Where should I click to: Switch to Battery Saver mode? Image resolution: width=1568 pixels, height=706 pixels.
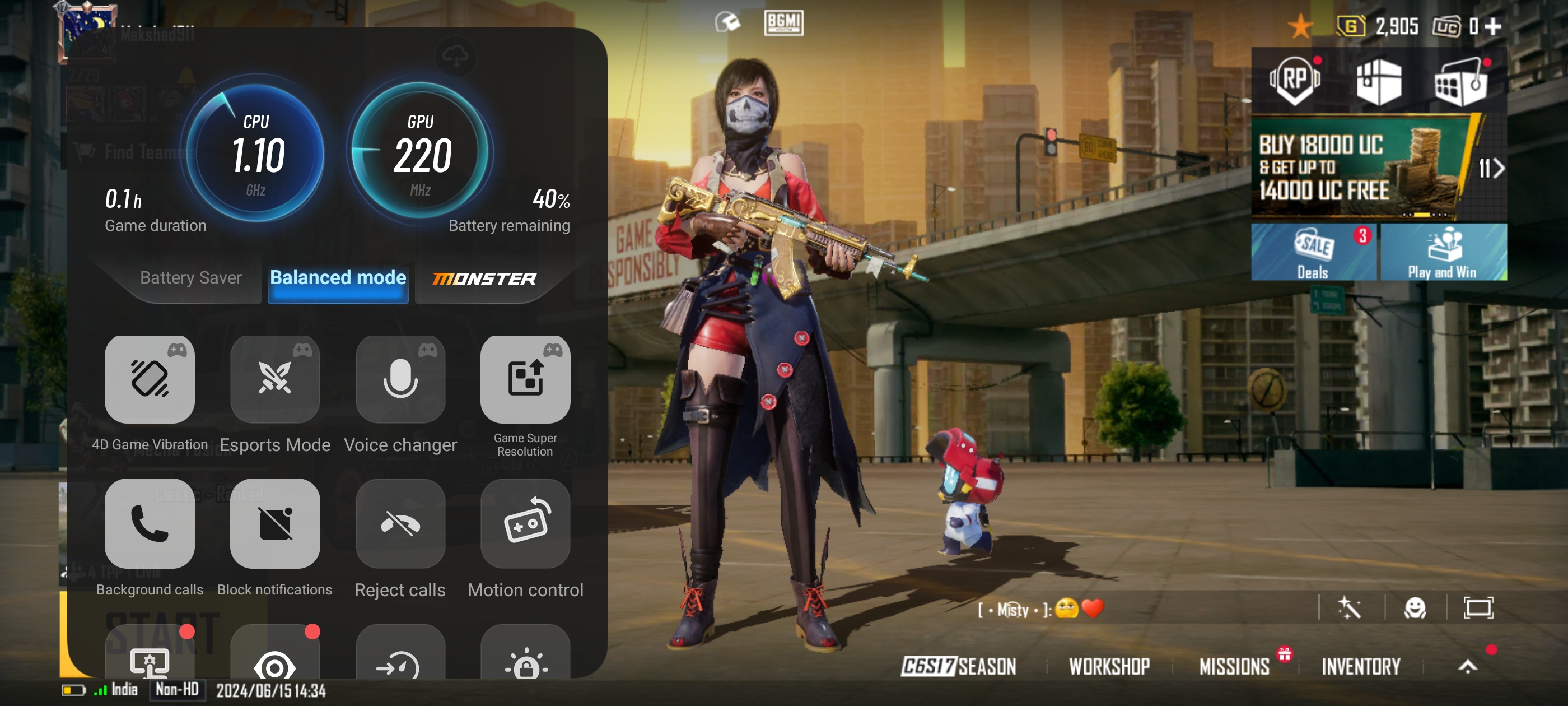coord(190,278)
